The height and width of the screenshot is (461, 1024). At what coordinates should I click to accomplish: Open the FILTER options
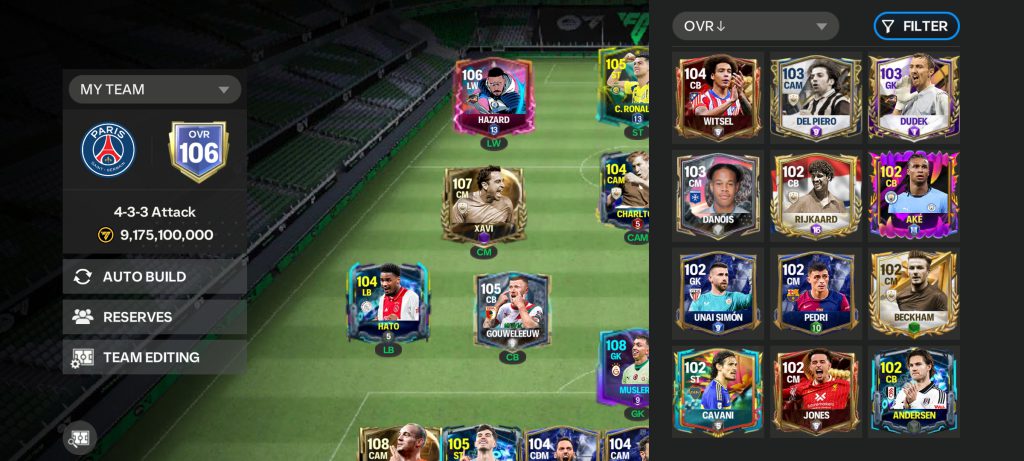point(916,26)
